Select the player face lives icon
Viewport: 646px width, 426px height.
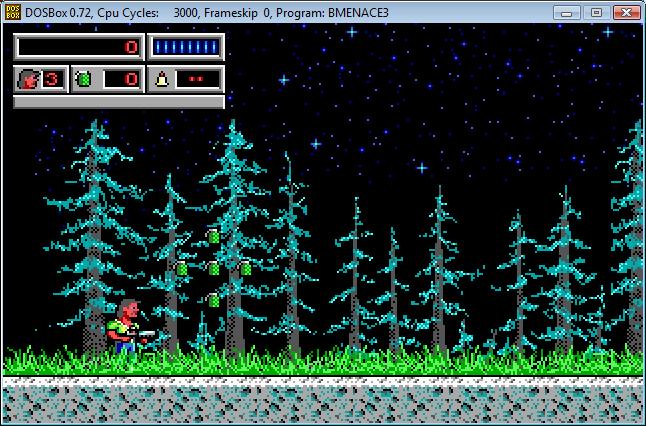[27, 78]
